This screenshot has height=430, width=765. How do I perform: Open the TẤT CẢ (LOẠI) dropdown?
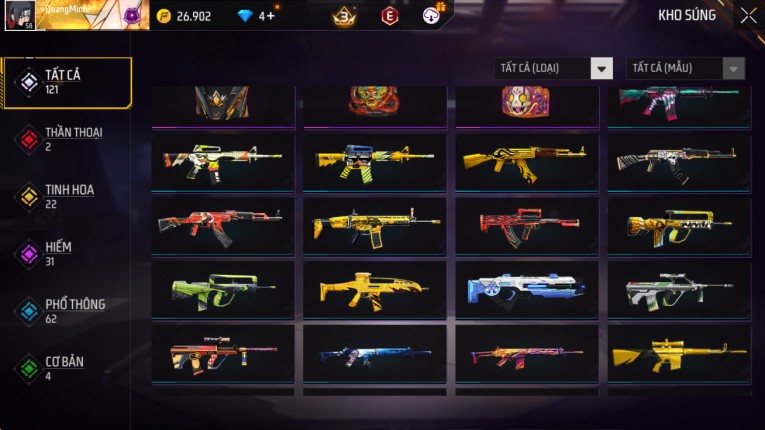point(554,68)
